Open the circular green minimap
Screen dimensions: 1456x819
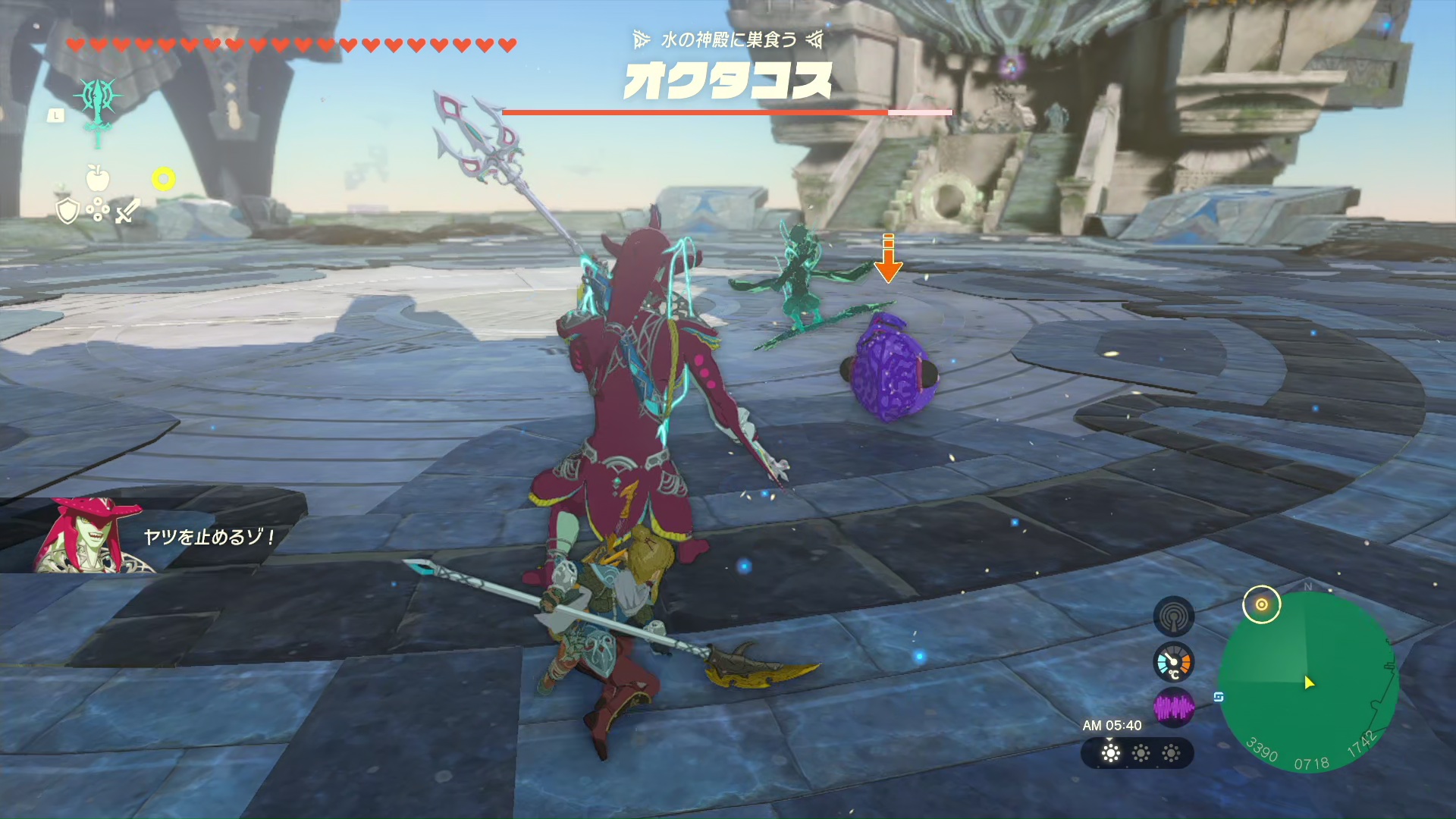1308,682
